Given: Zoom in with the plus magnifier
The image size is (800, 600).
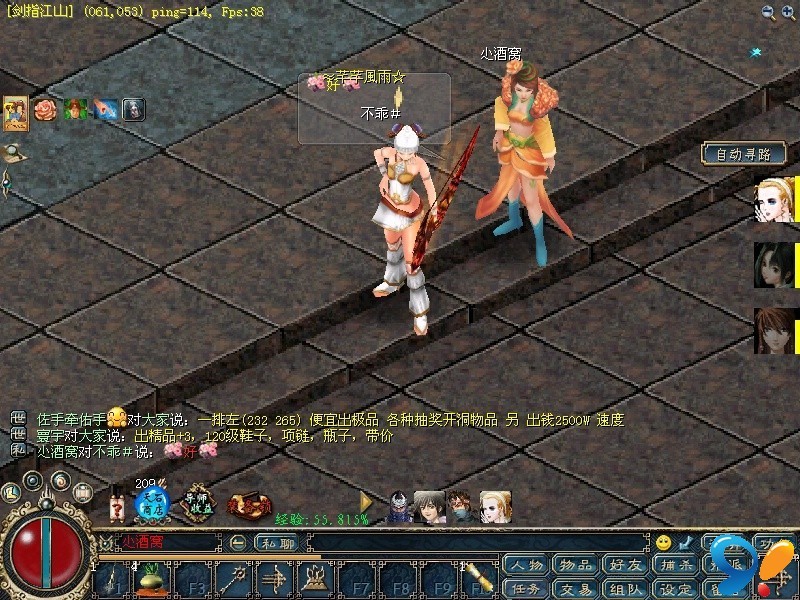Looking at the screenshot, I should tap(788, 12).
